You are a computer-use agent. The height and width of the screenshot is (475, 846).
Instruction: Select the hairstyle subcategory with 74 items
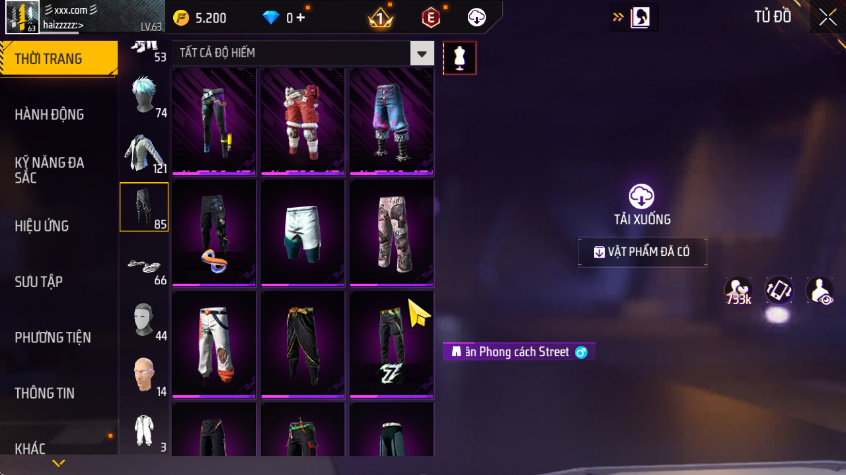(144, 97)
